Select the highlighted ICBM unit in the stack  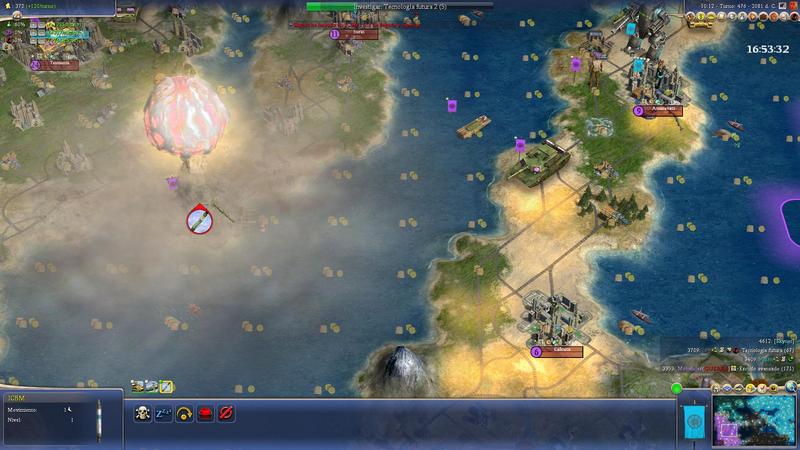point(167,386)
